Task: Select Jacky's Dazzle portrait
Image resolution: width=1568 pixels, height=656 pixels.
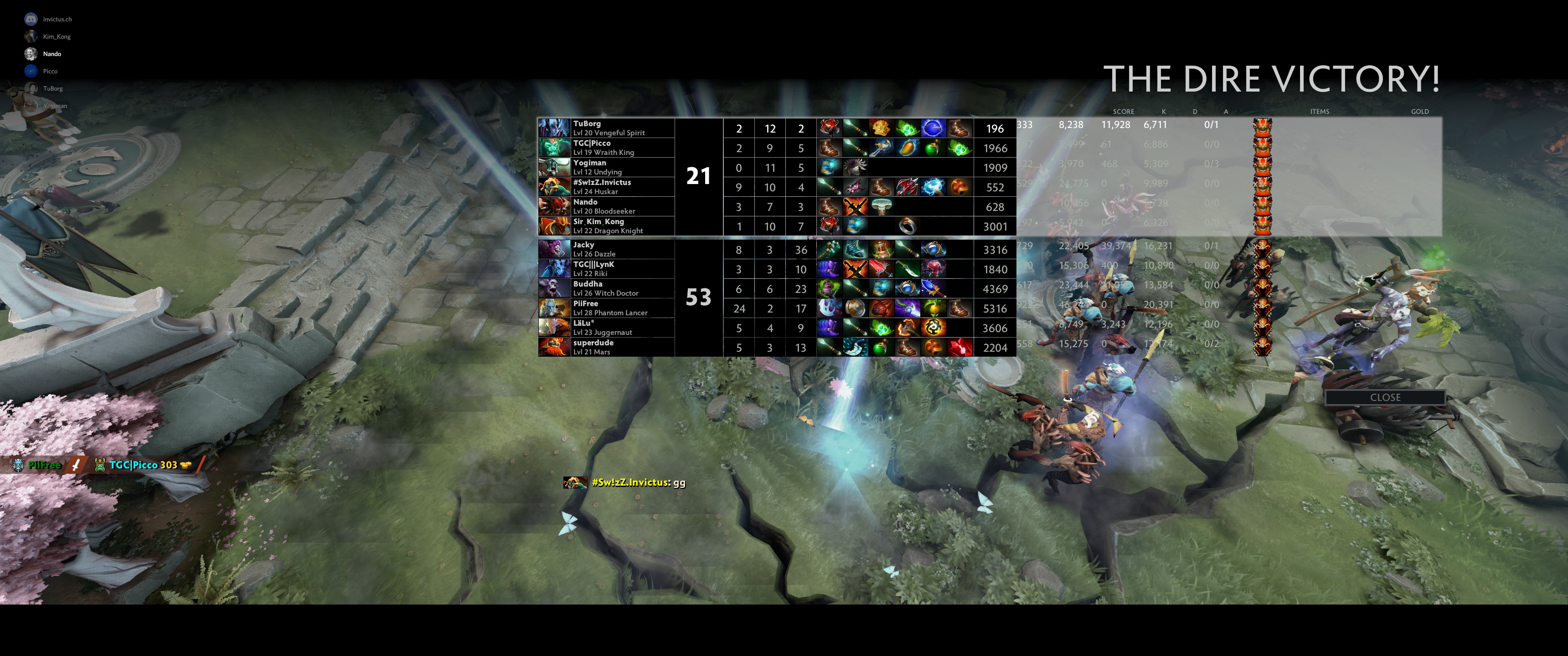Action: coord(554,250)
